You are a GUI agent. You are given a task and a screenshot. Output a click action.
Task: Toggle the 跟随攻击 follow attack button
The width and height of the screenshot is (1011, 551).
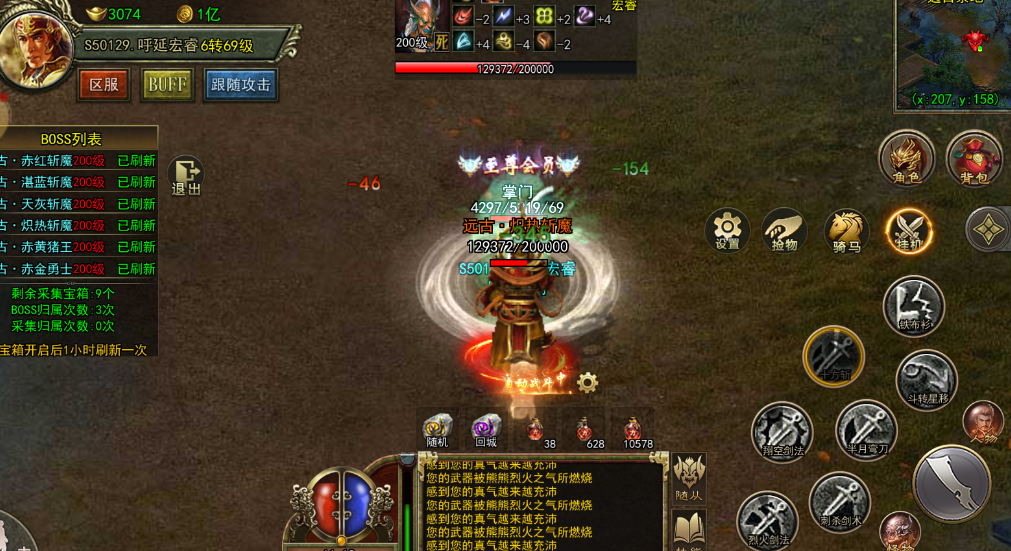pos(241,85)
